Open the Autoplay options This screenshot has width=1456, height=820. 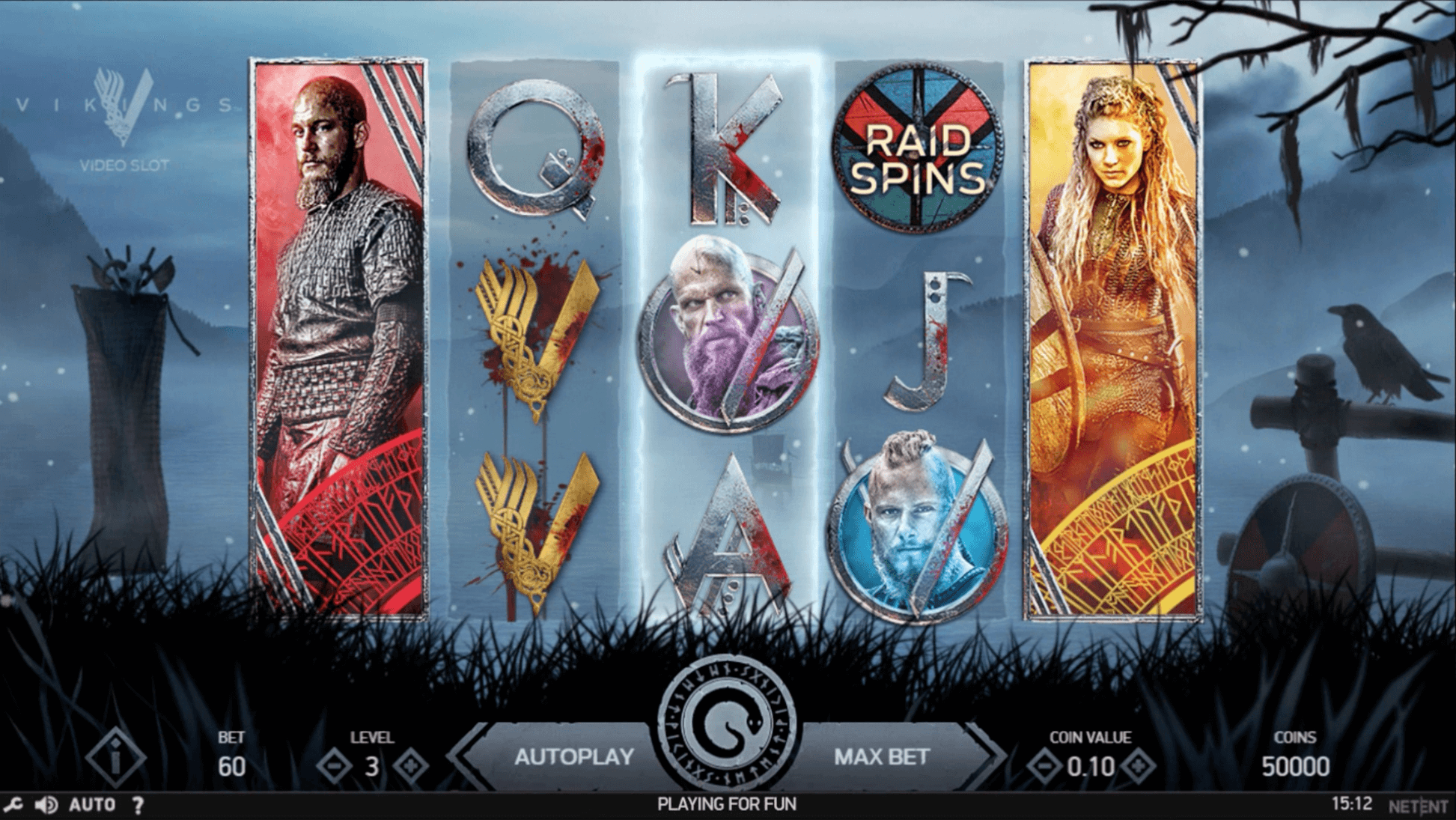pyautogui.click(x=573, y=757)
